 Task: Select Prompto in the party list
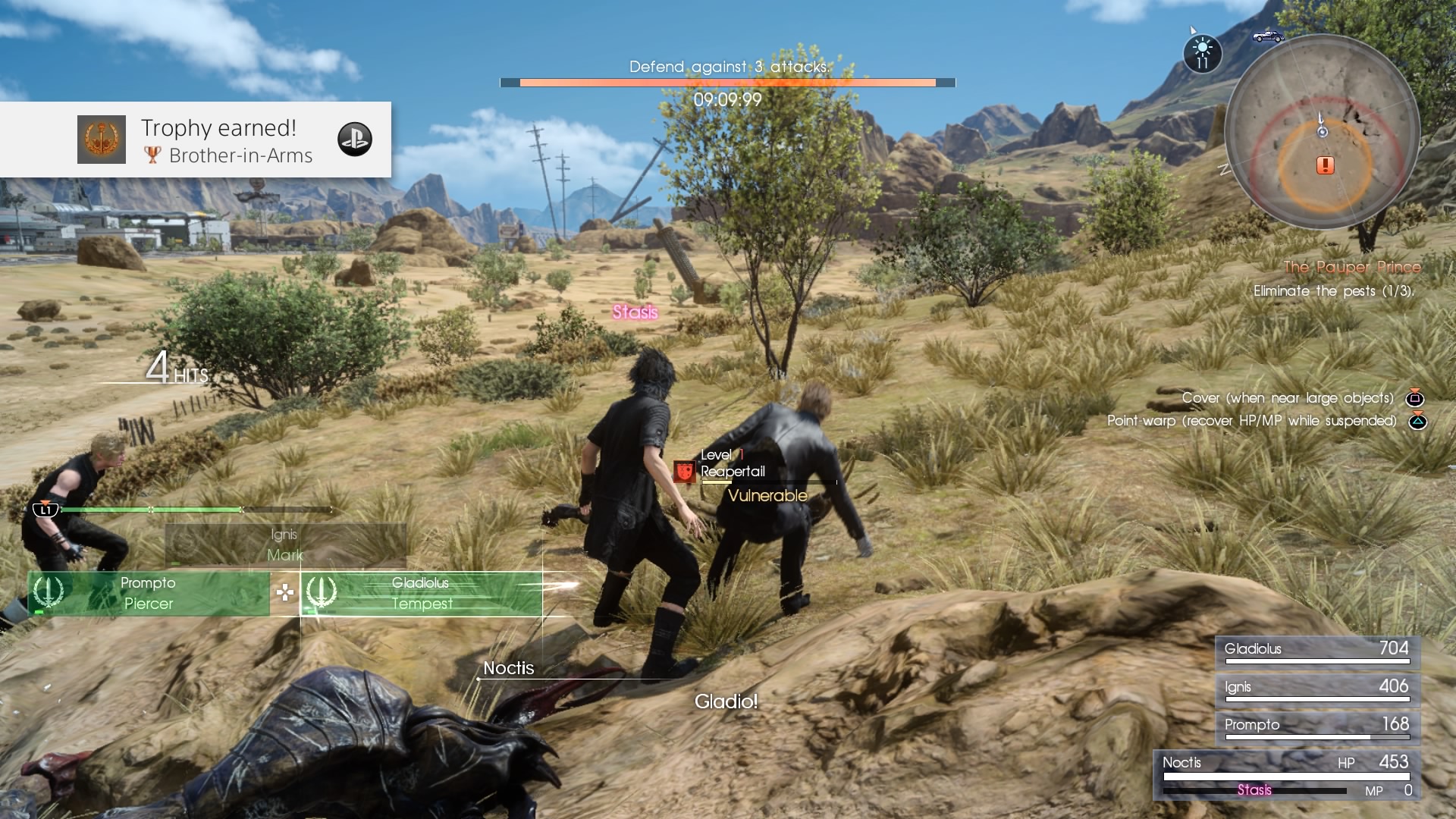pos(1317,726)
